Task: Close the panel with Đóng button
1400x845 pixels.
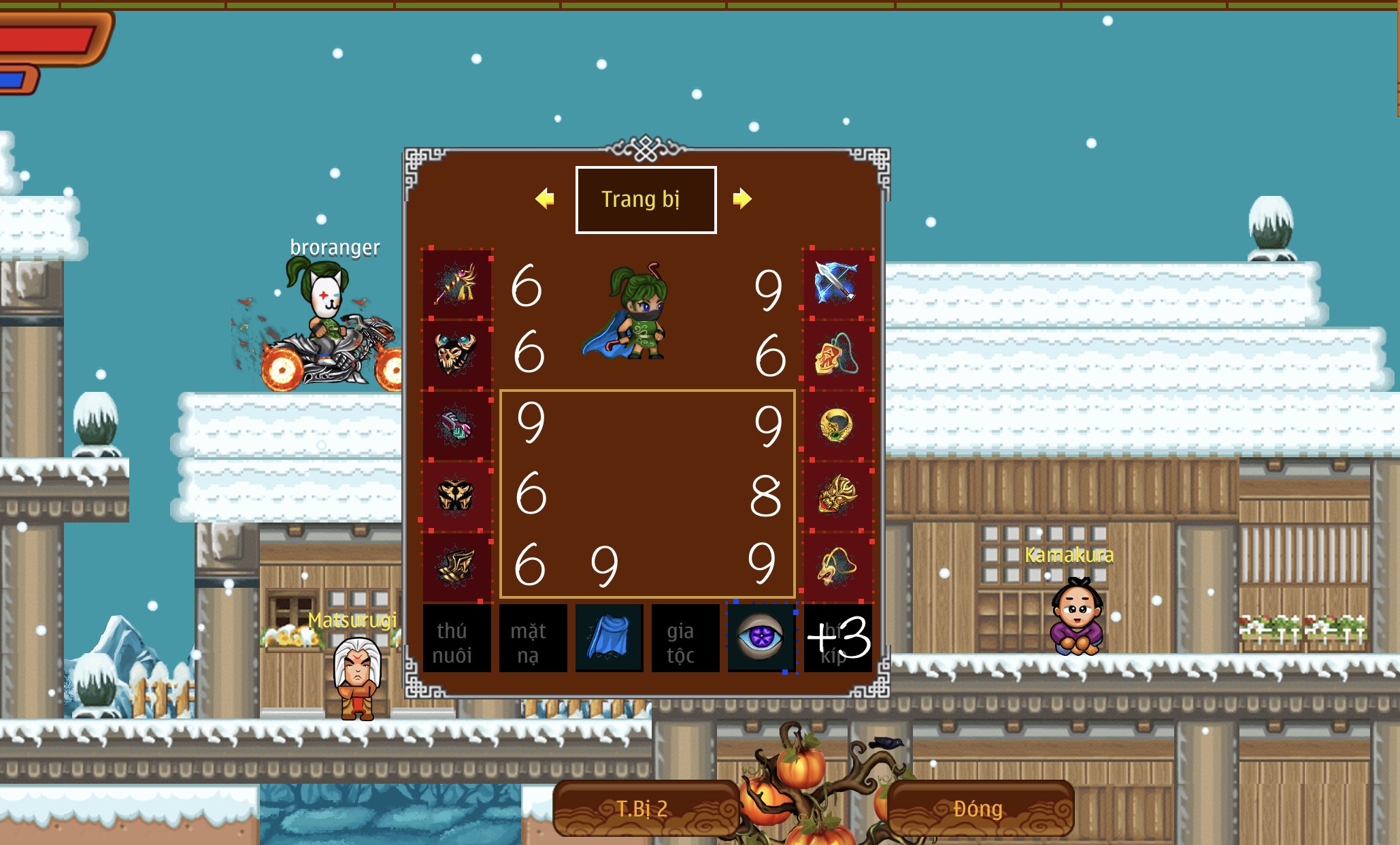Action: pyautogui.click(x=978, y=808)
